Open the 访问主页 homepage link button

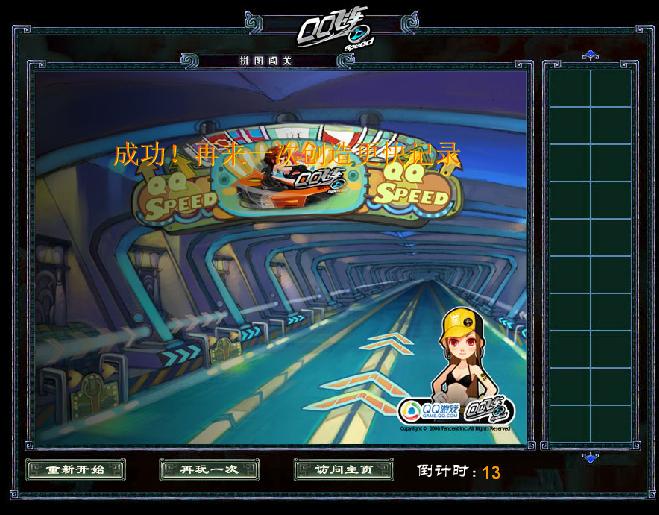coord(344,469)
